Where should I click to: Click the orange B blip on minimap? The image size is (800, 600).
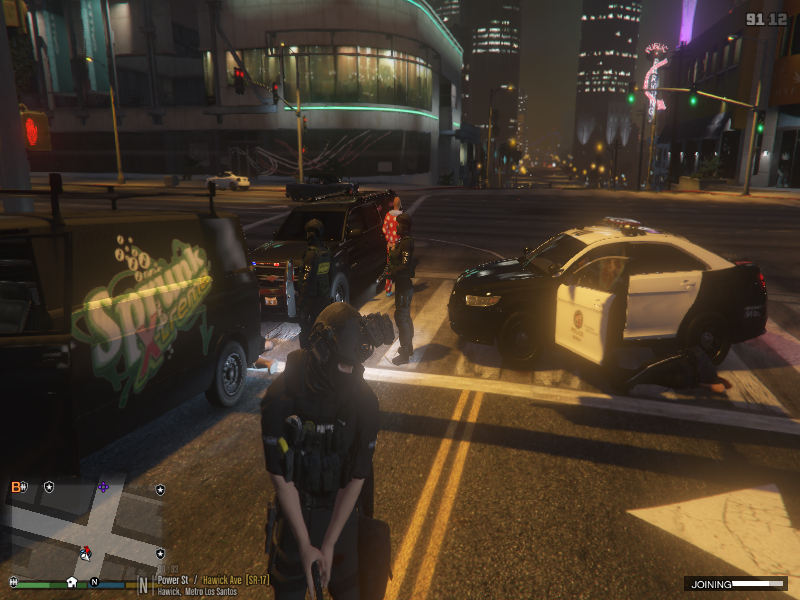16,487
